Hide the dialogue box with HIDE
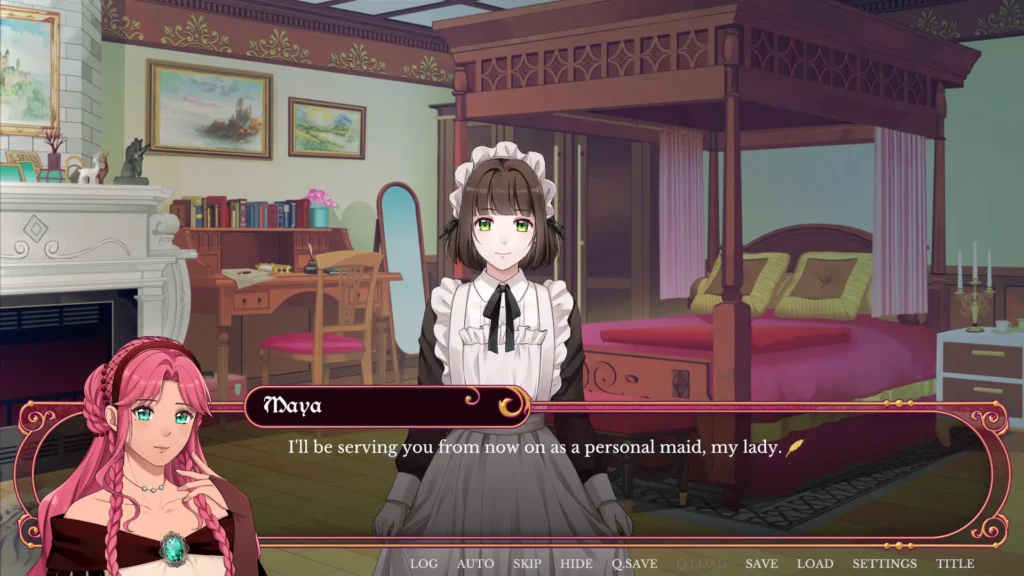Screen dimensions: 1024x576 pos(576,564)
